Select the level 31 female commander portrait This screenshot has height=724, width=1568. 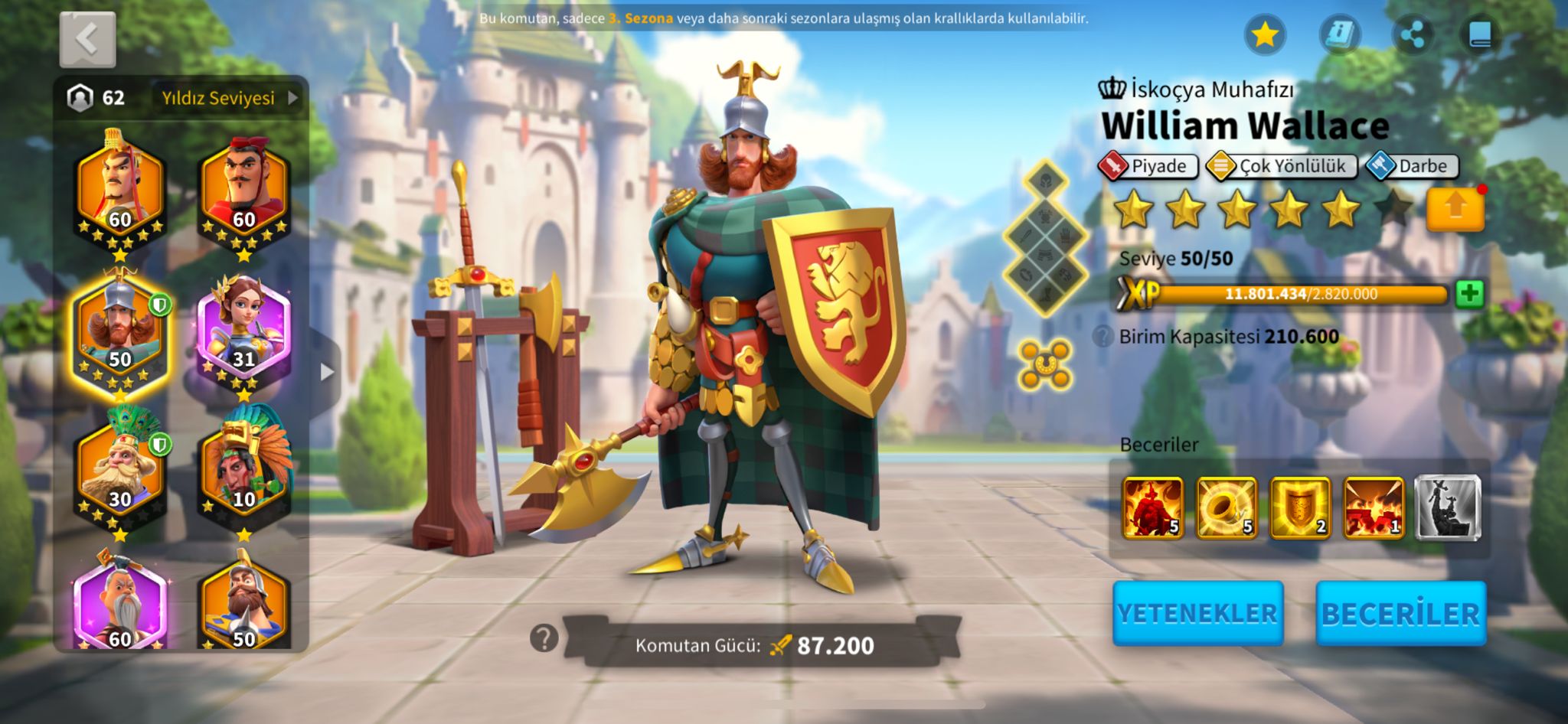coord(244,332)
